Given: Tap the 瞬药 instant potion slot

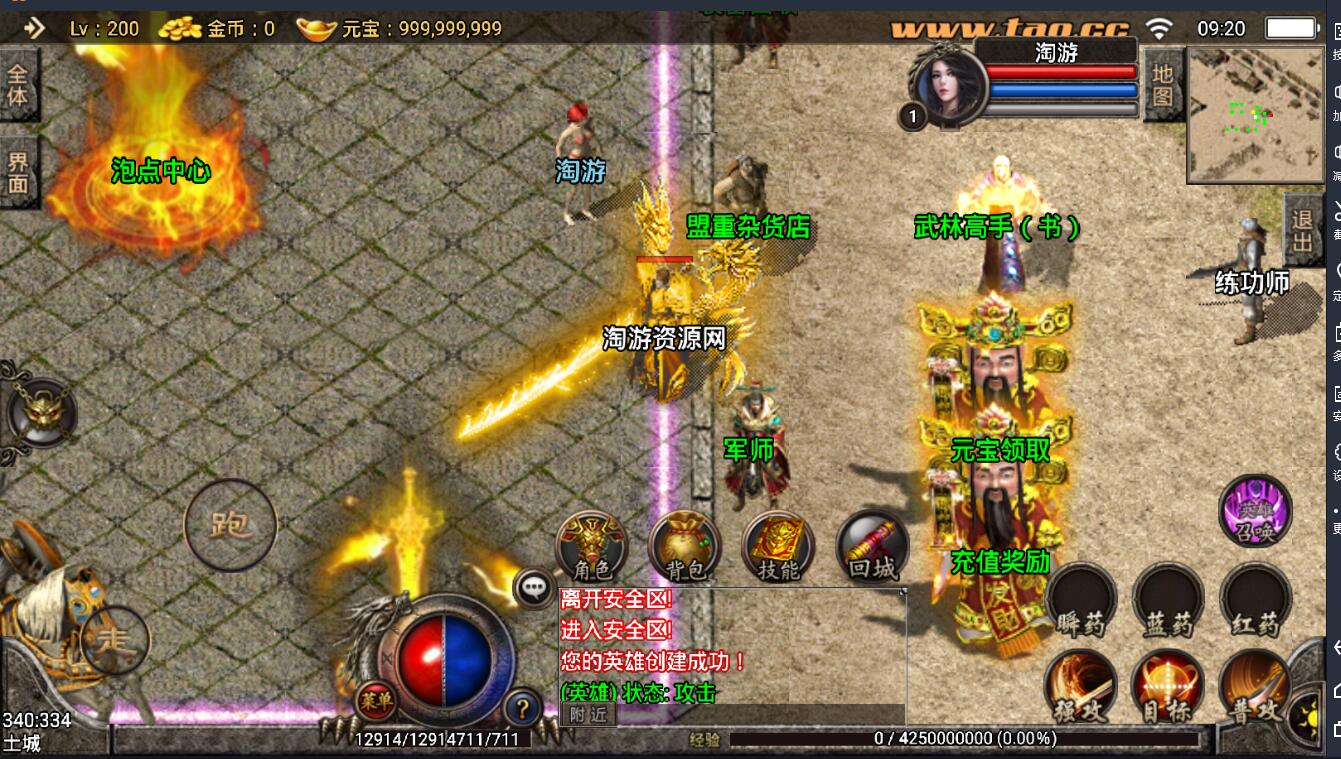Looking at the screenshot, I should pyautogui.click(x=1082, y=600).
